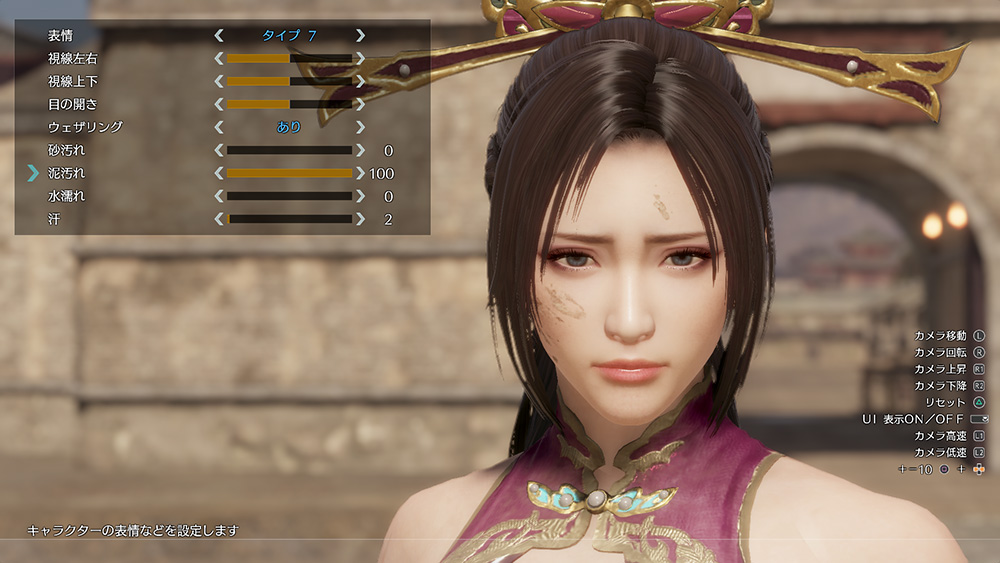
Task: Highlight the 水濡れ option label
Action: (x=66, y=196)
